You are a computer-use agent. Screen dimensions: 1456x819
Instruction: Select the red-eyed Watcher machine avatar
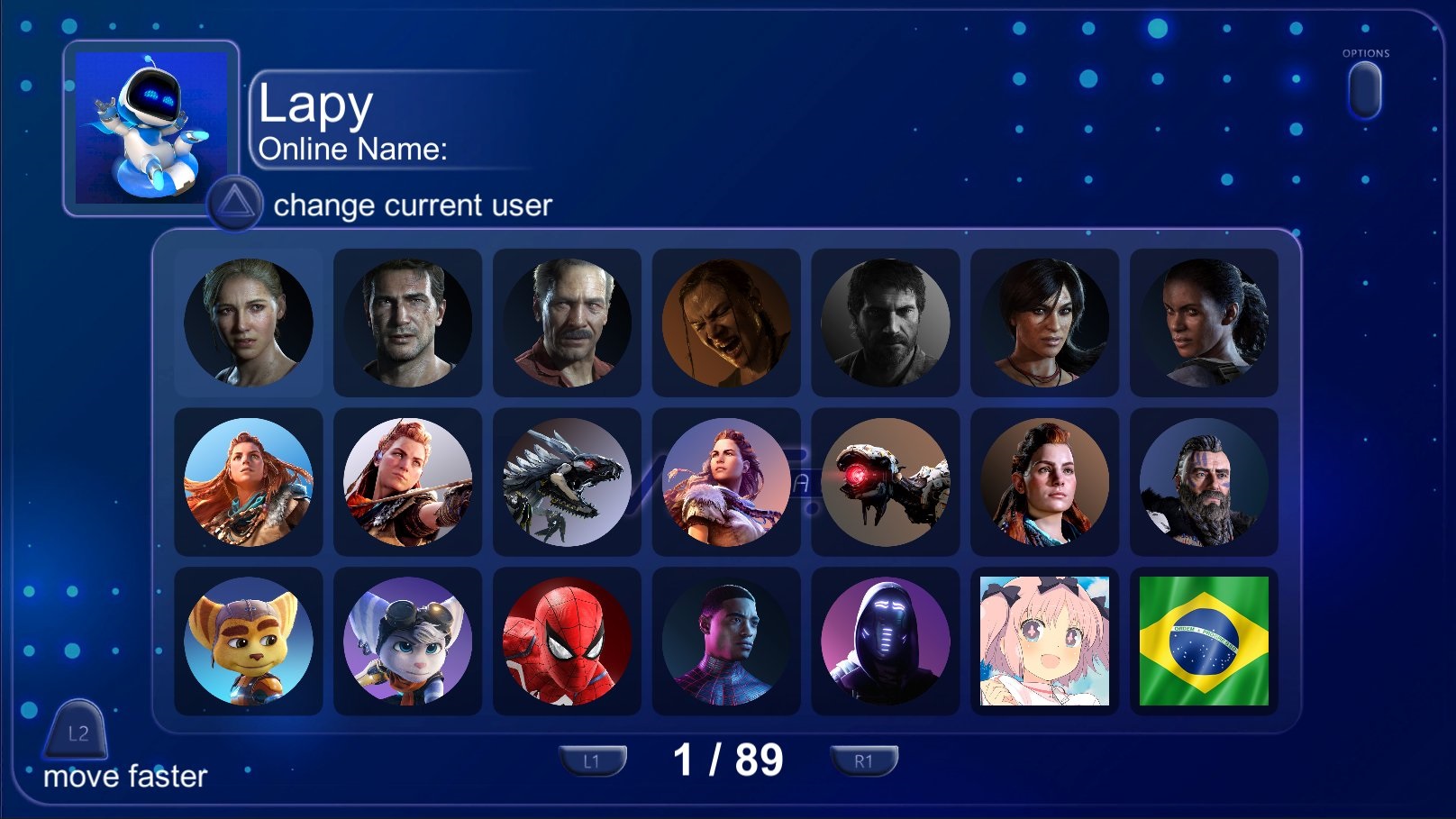coord(886,482)
